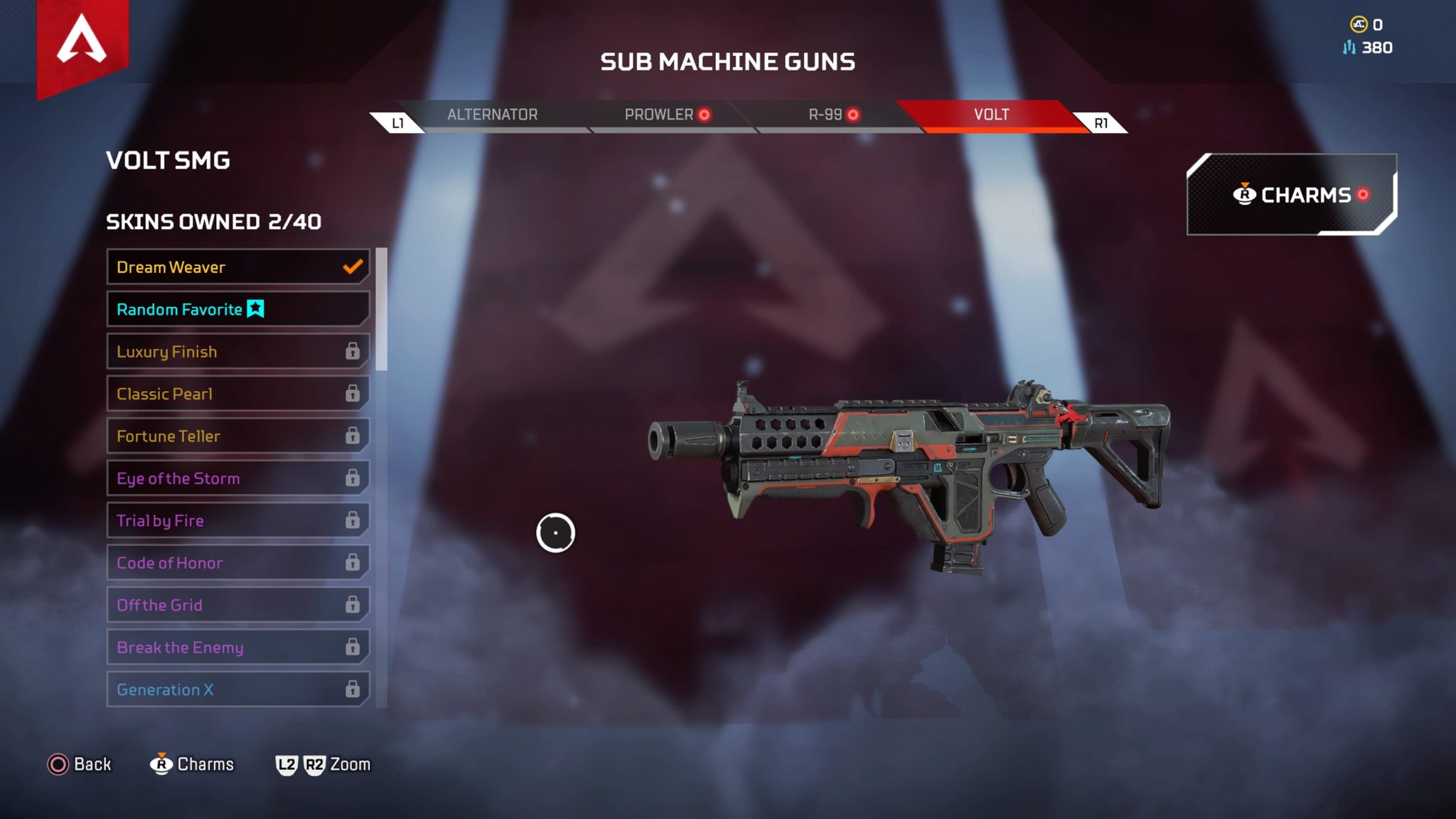The image size is (1456, 819).
Task: Select the Classic Pearl skin
Action: (237, 394)
